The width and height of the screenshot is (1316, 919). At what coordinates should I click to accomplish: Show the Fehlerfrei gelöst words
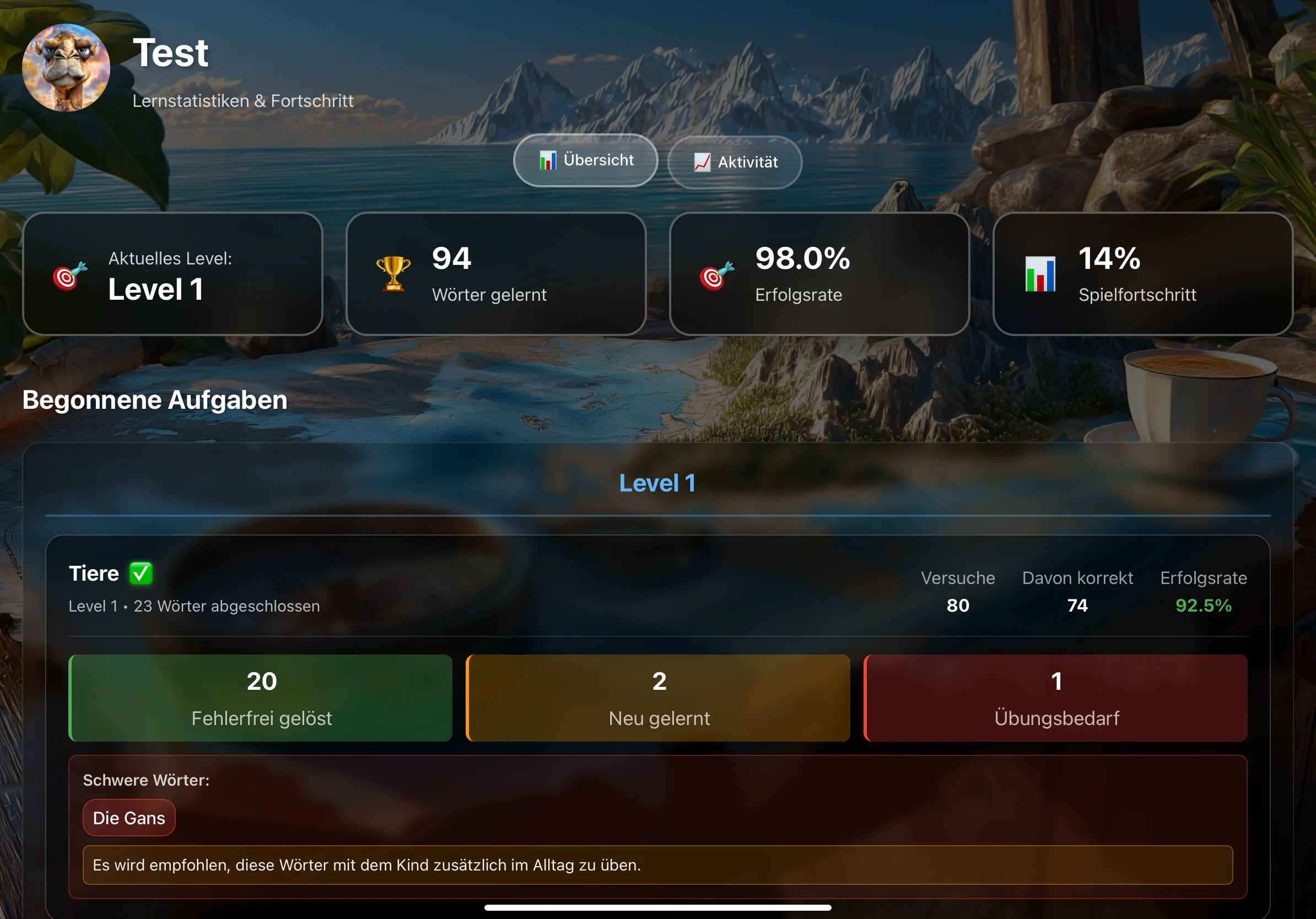261,698
